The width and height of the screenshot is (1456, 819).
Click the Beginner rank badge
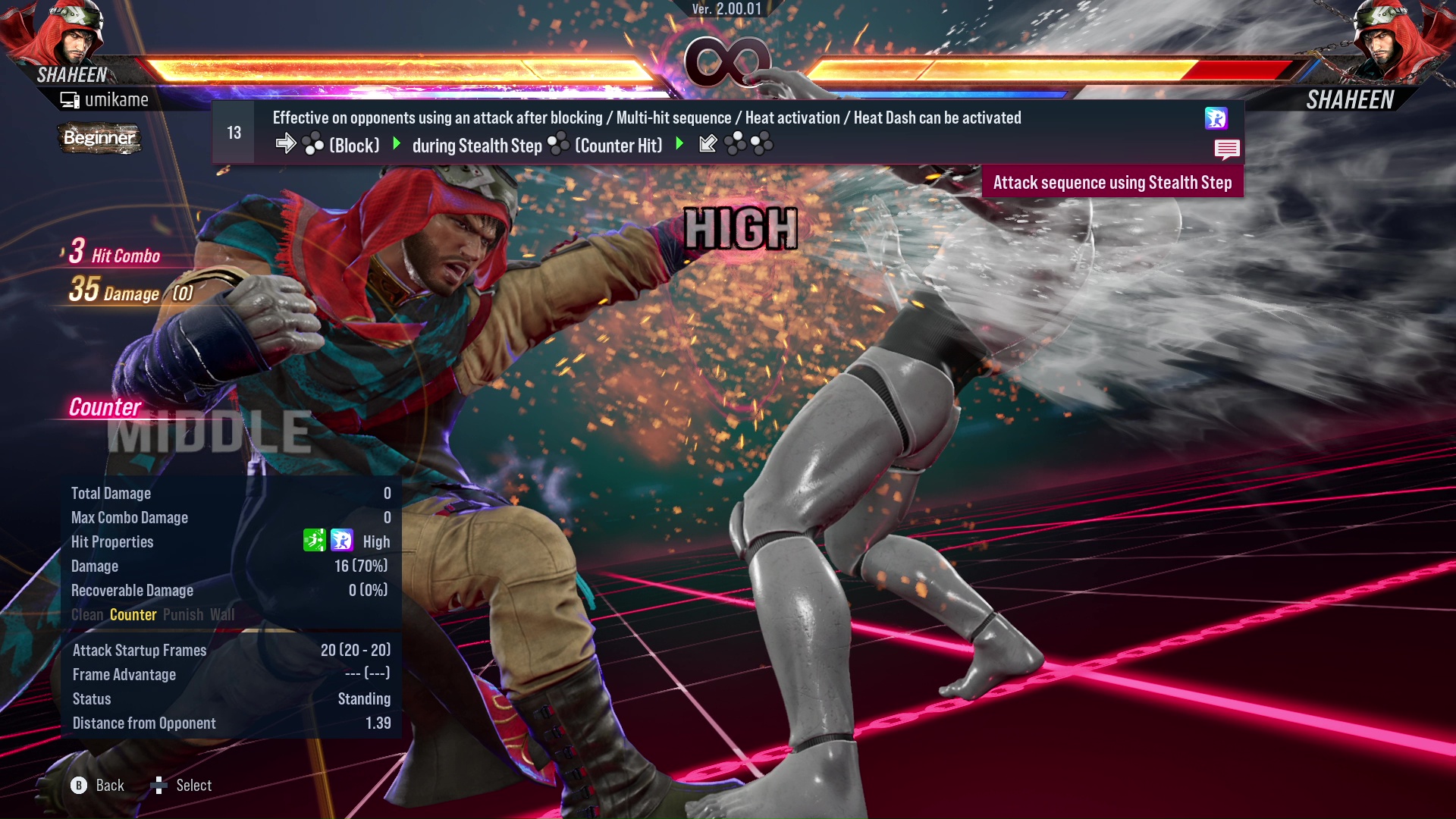click(99, 139)
